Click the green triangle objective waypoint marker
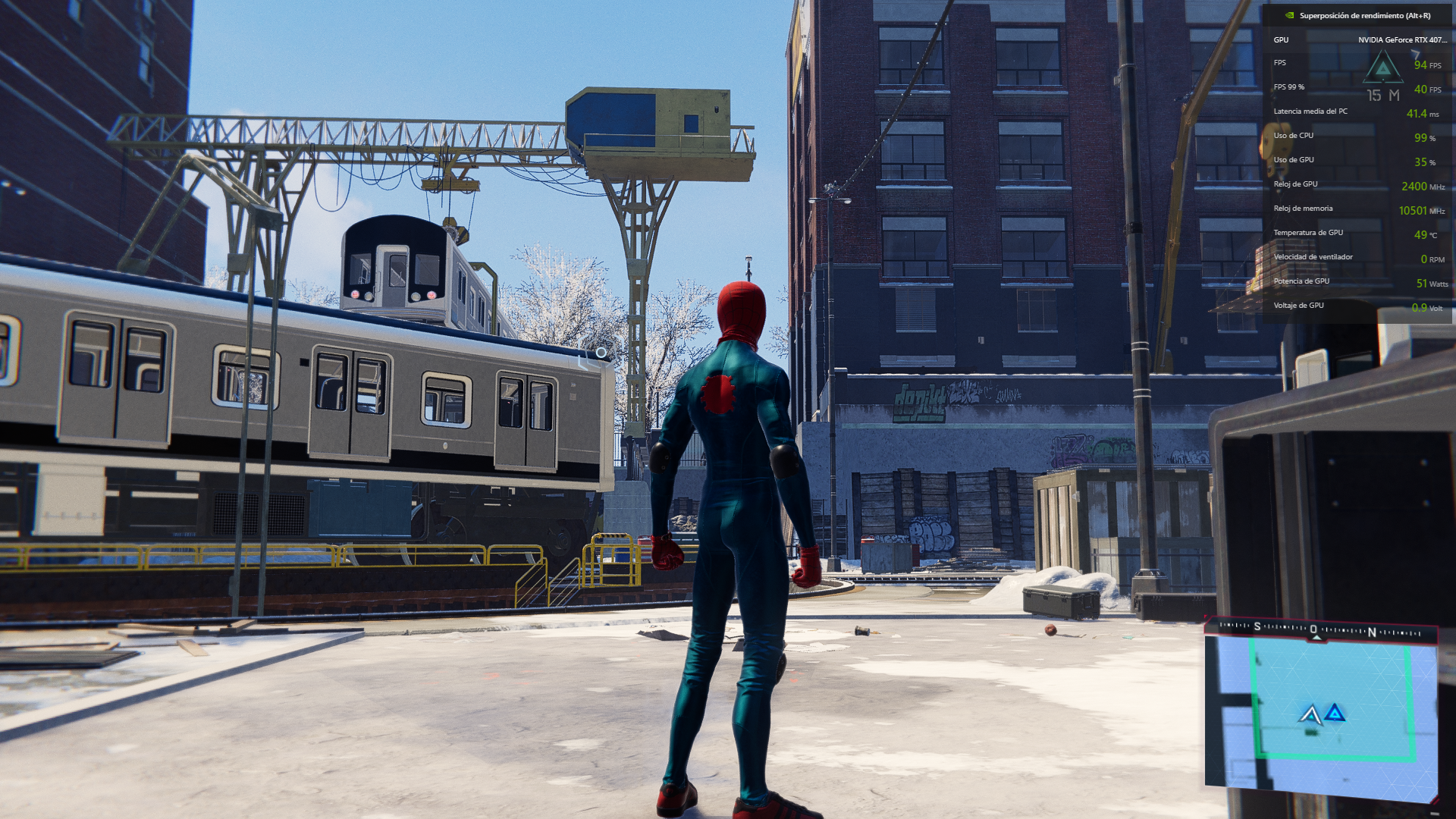The image size is (1456, 819). [1383, 68]
